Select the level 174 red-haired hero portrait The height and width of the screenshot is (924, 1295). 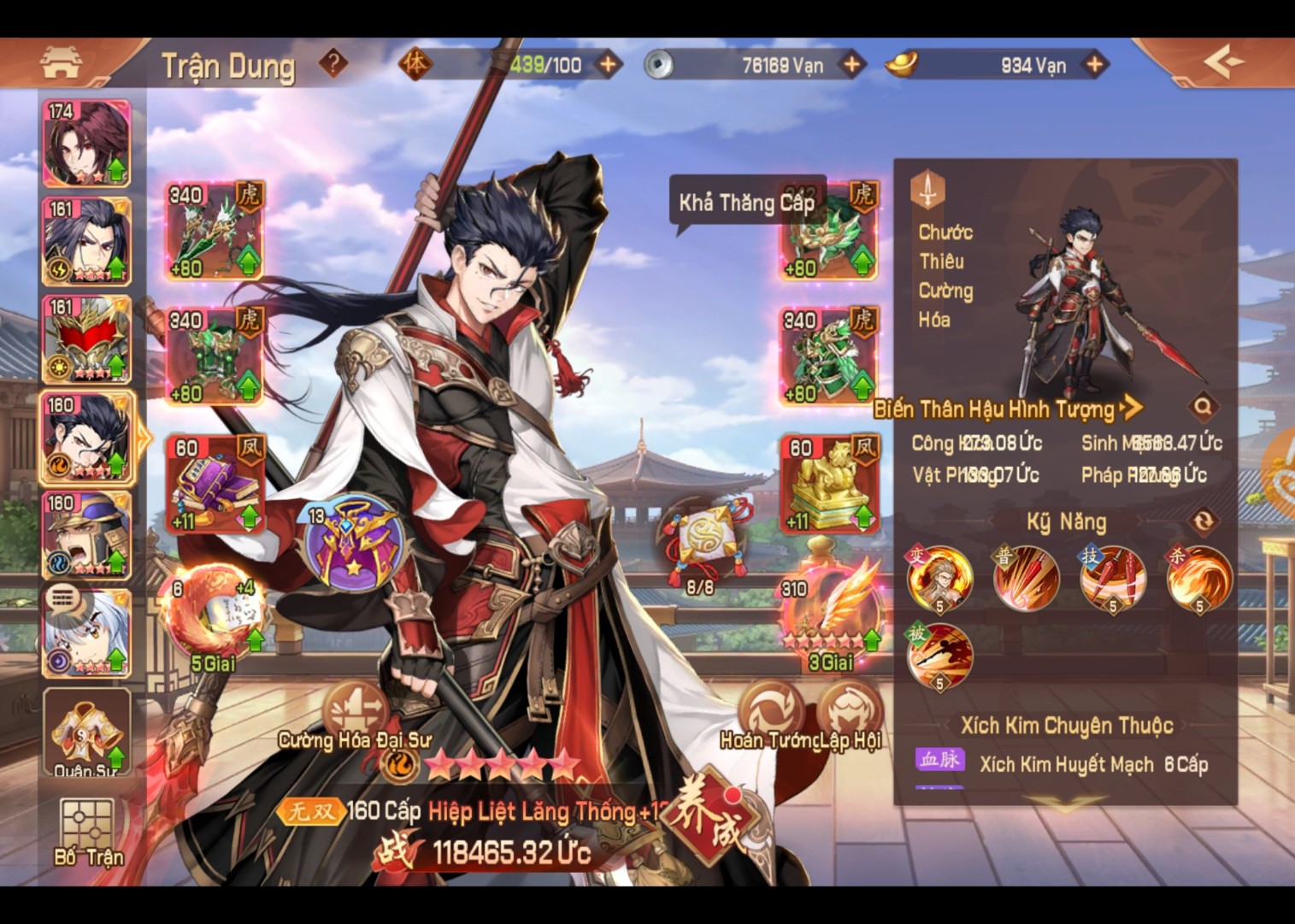[x=86, y=143]
